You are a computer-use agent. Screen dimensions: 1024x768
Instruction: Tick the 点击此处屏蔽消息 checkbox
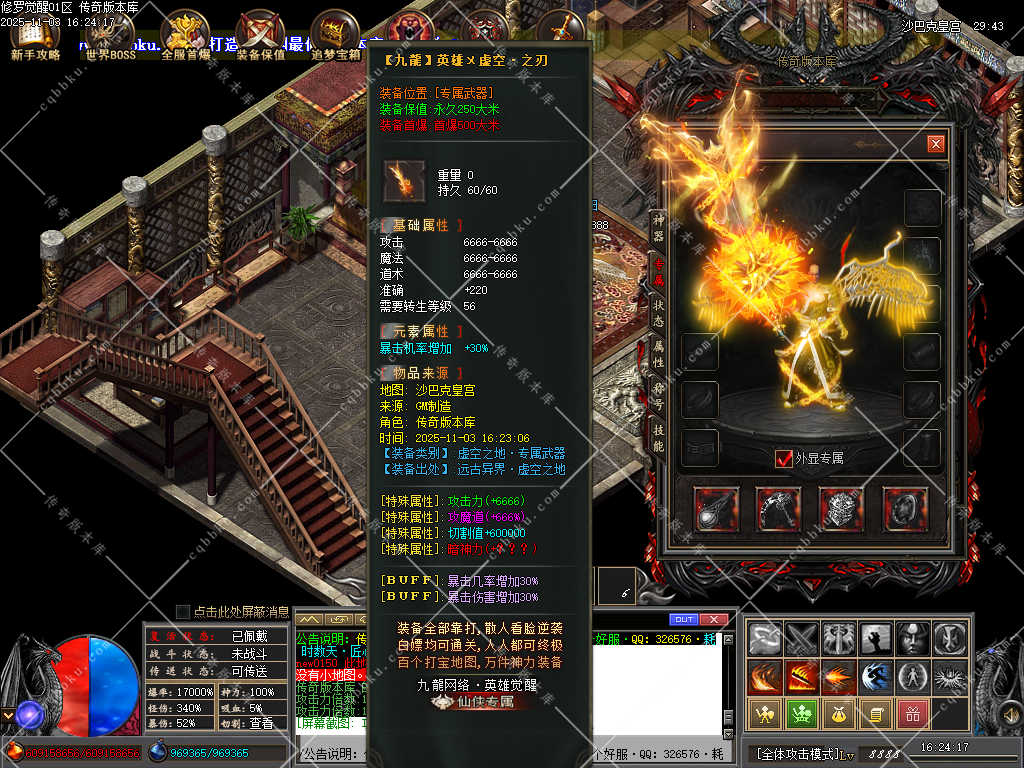(183, 611)
